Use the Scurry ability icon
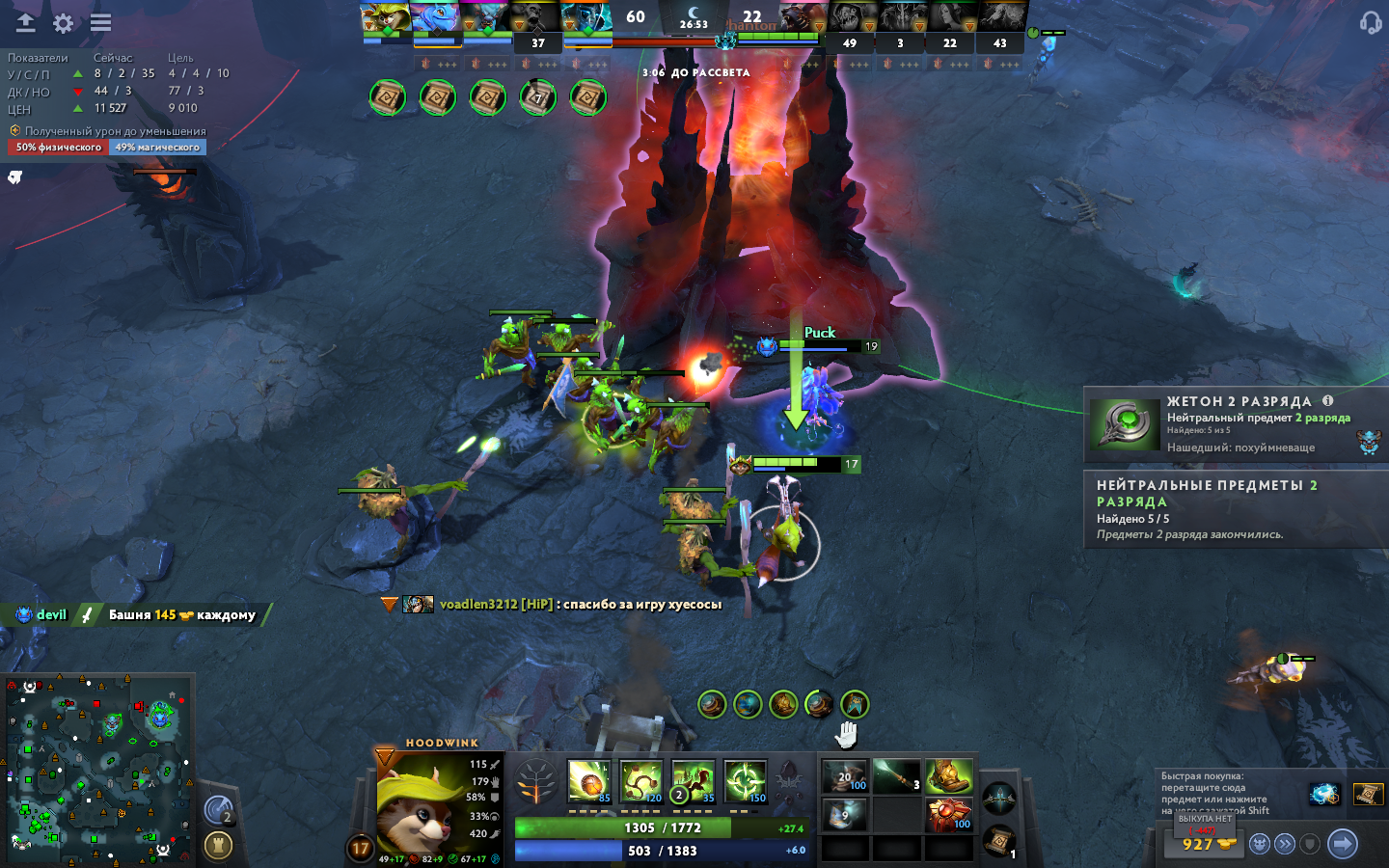This screenshot has height=868, width=1389. coord(694,781)
